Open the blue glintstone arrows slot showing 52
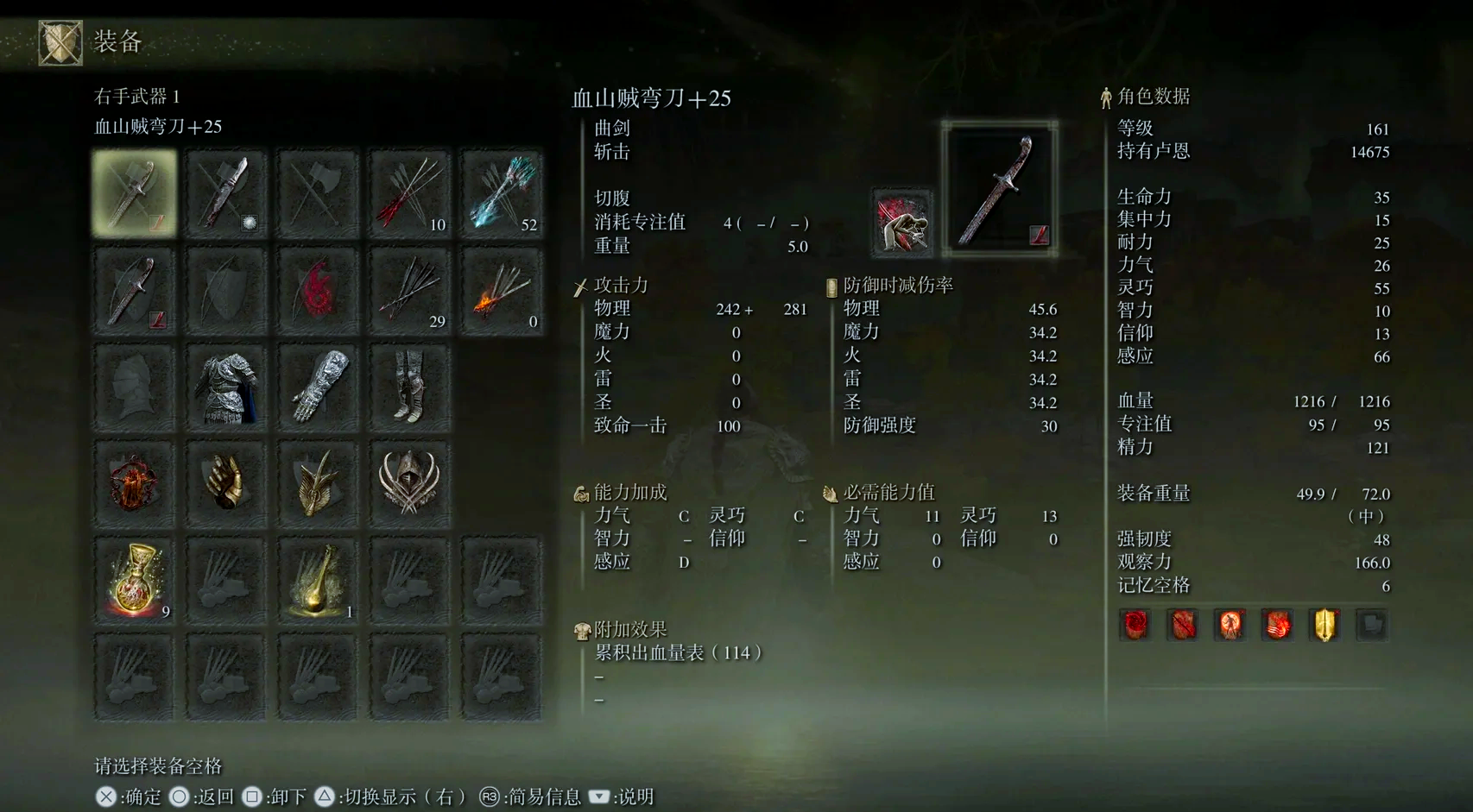Screen dimensions: 1473x812 coord(500,192)
